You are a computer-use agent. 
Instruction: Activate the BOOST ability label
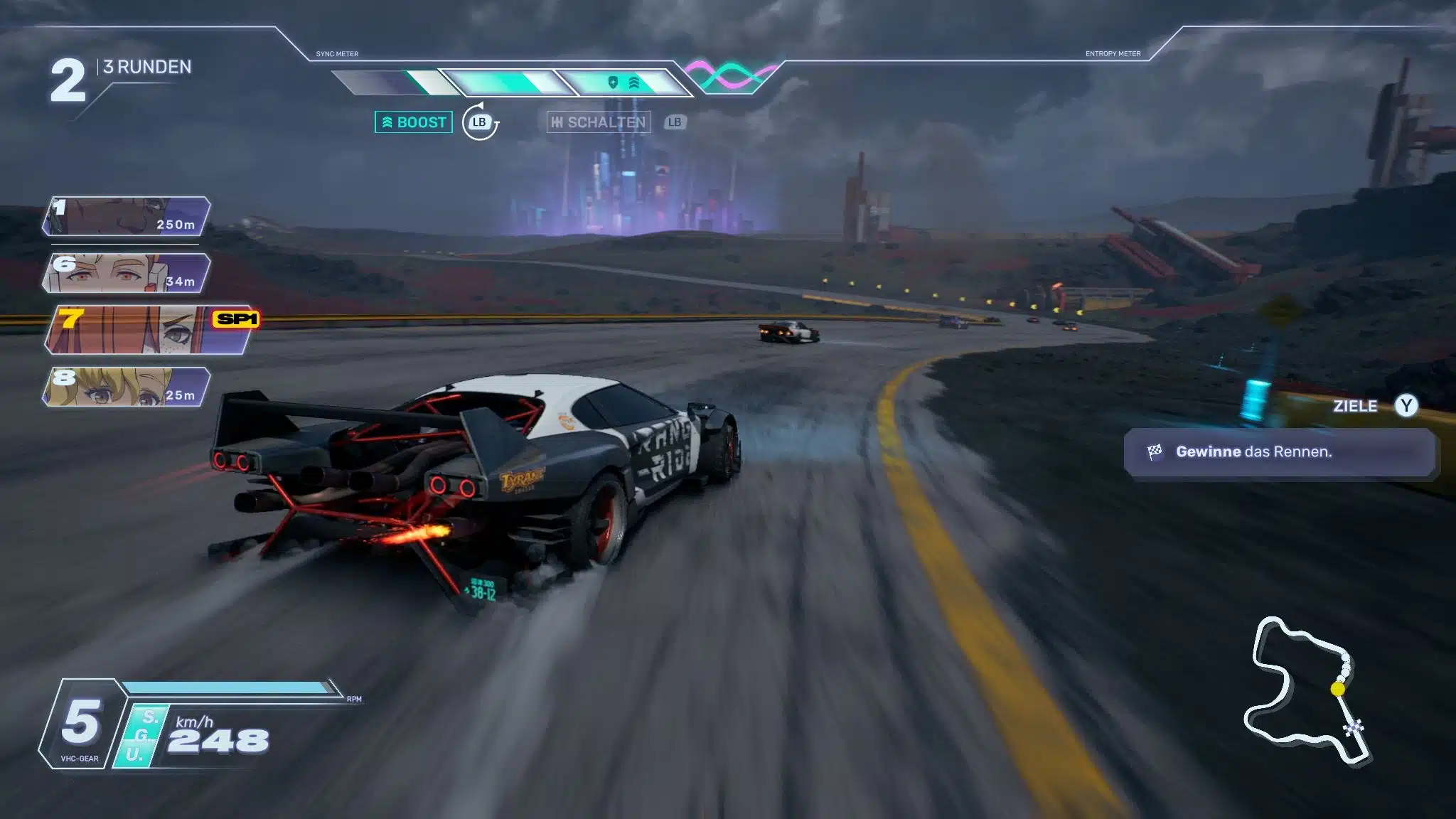pyautogui.click(x=414, y=122)
